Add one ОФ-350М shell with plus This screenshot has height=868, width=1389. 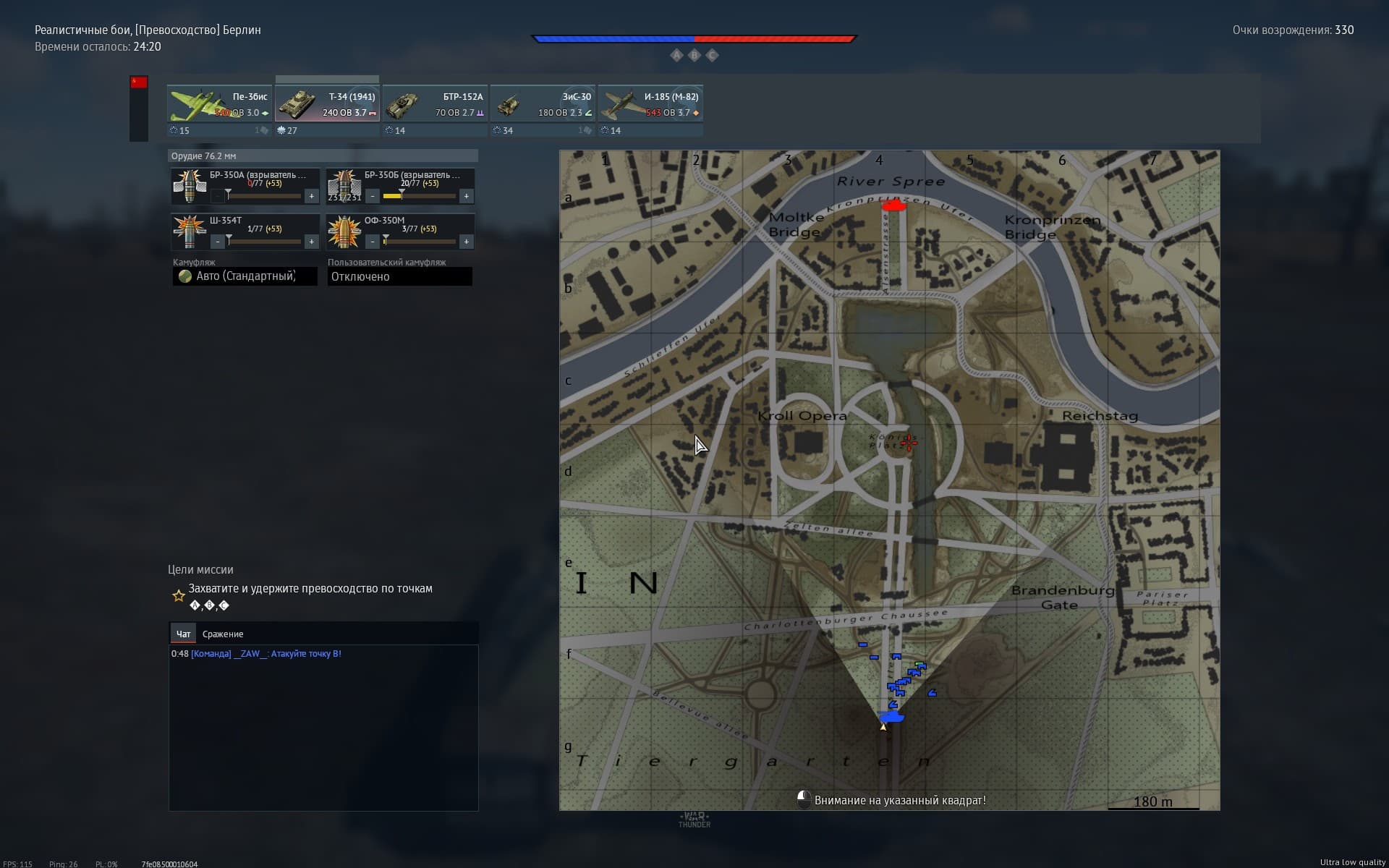tap(466, 242)
